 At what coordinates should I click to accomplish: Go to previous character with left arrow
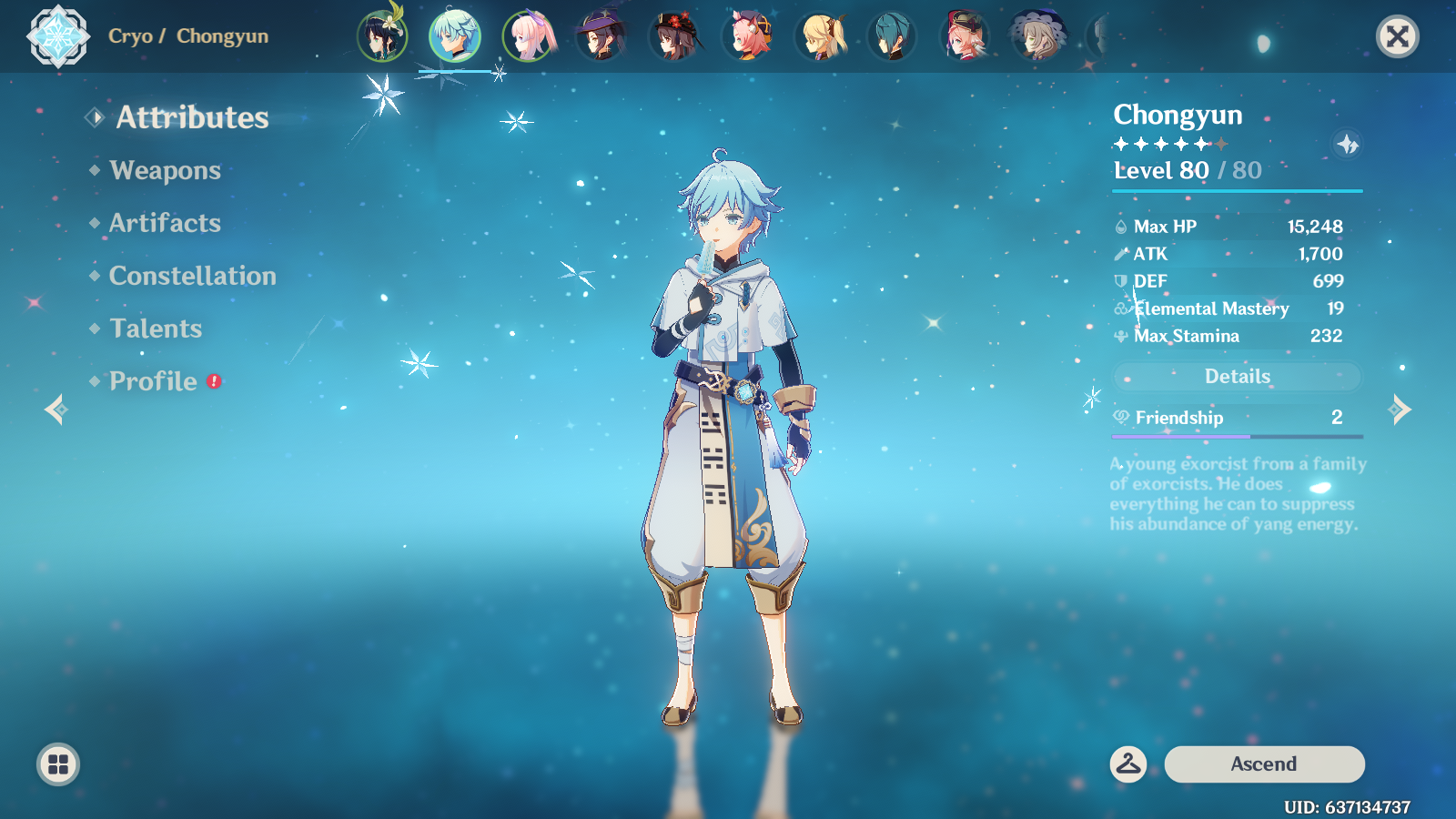tap(55, 411)
